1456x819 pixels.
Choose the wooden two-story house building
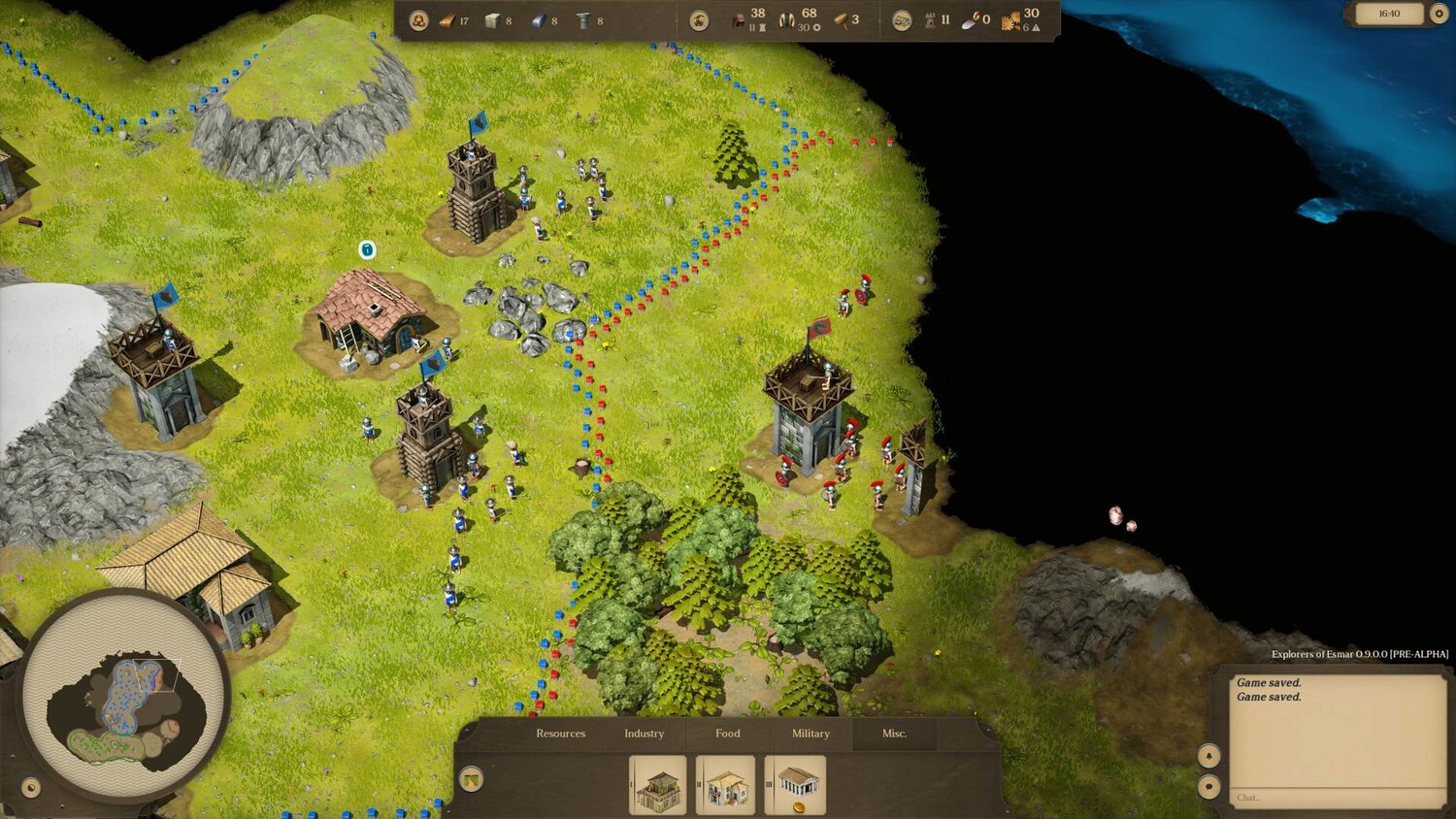[658, 786]
